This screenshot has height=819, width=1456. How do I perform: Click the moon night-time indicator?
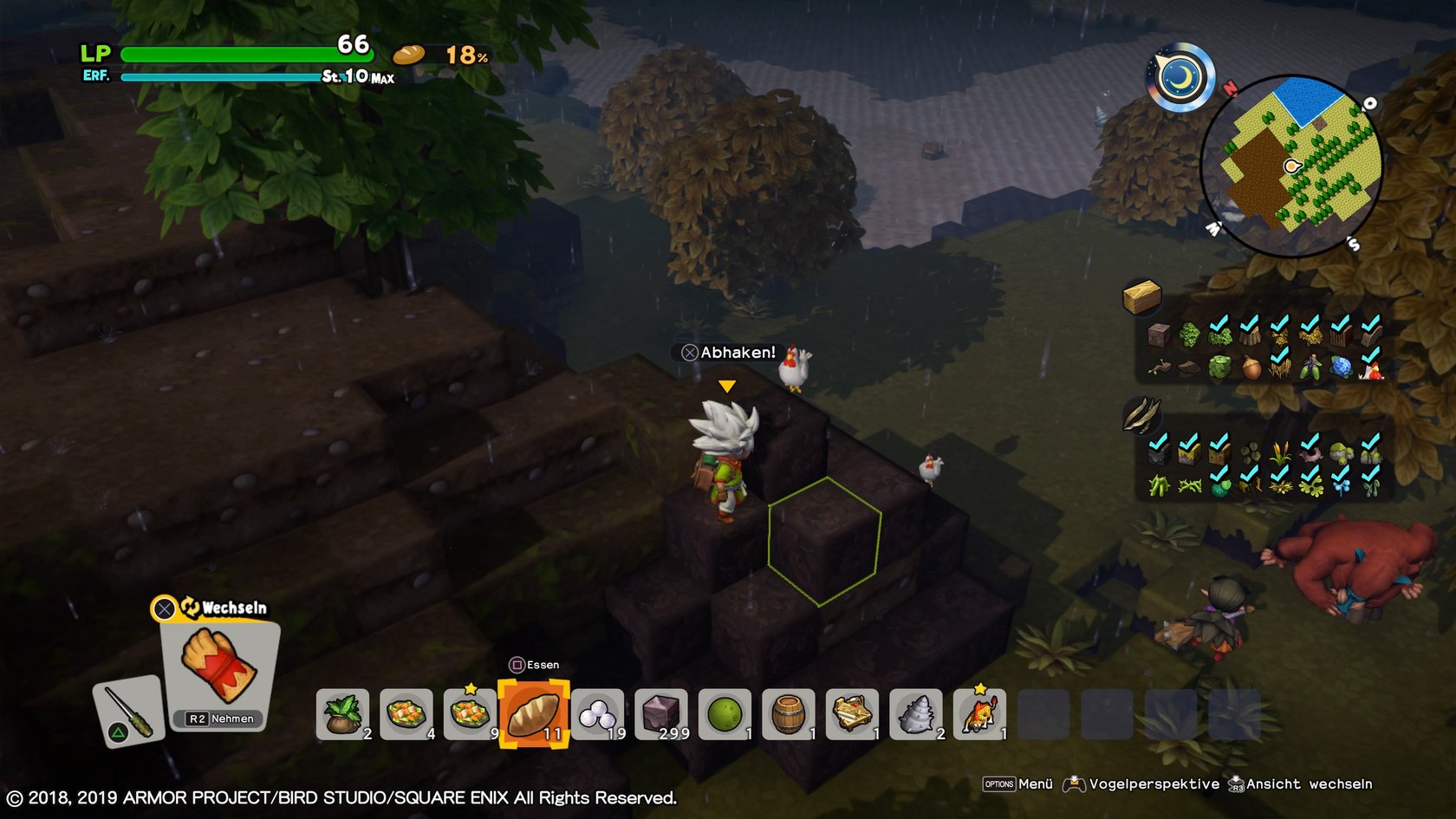(1180, 77)
